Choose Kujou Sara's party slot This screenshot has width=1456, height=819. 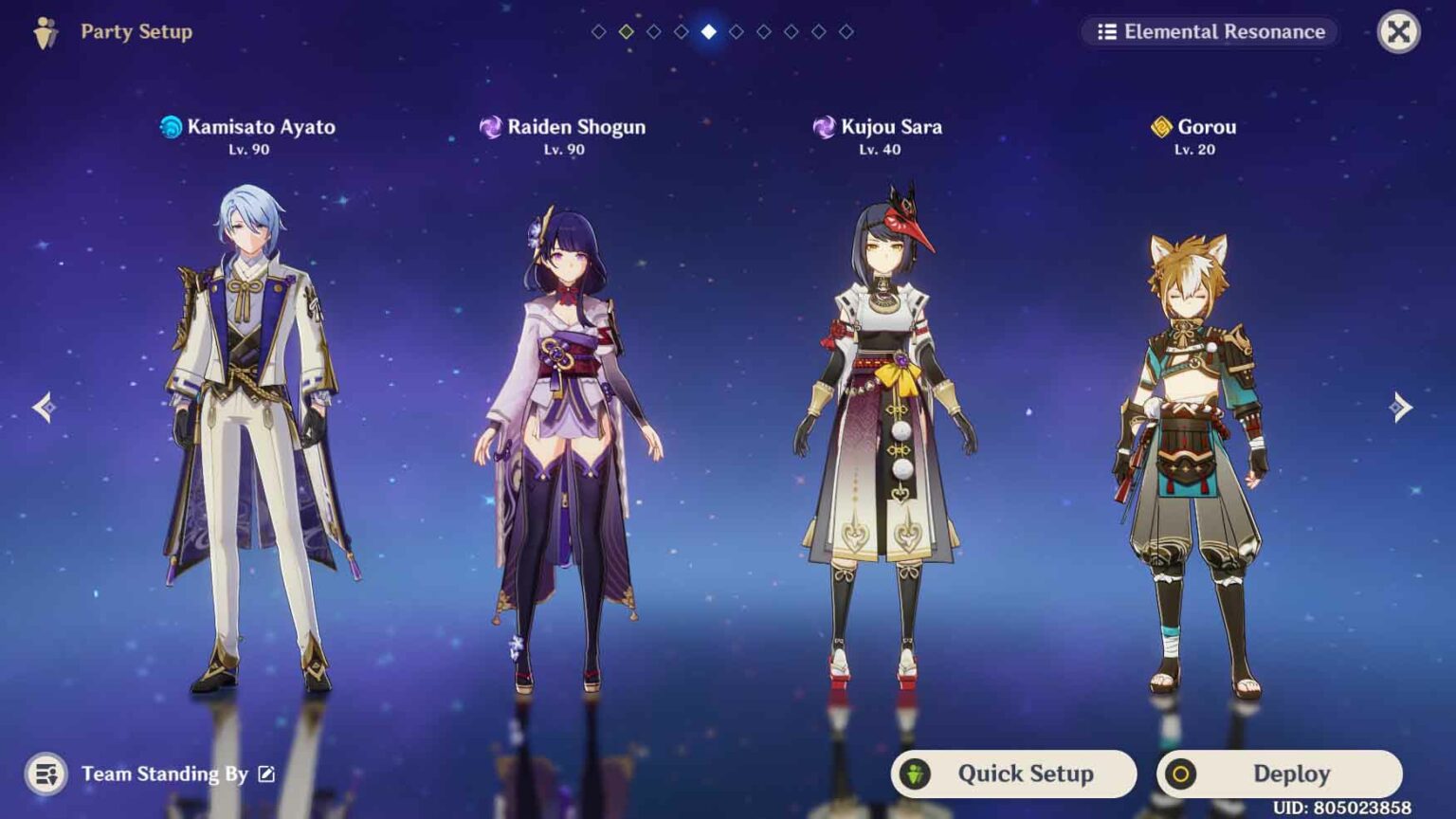pyautogui.click(x=883, y=436)
